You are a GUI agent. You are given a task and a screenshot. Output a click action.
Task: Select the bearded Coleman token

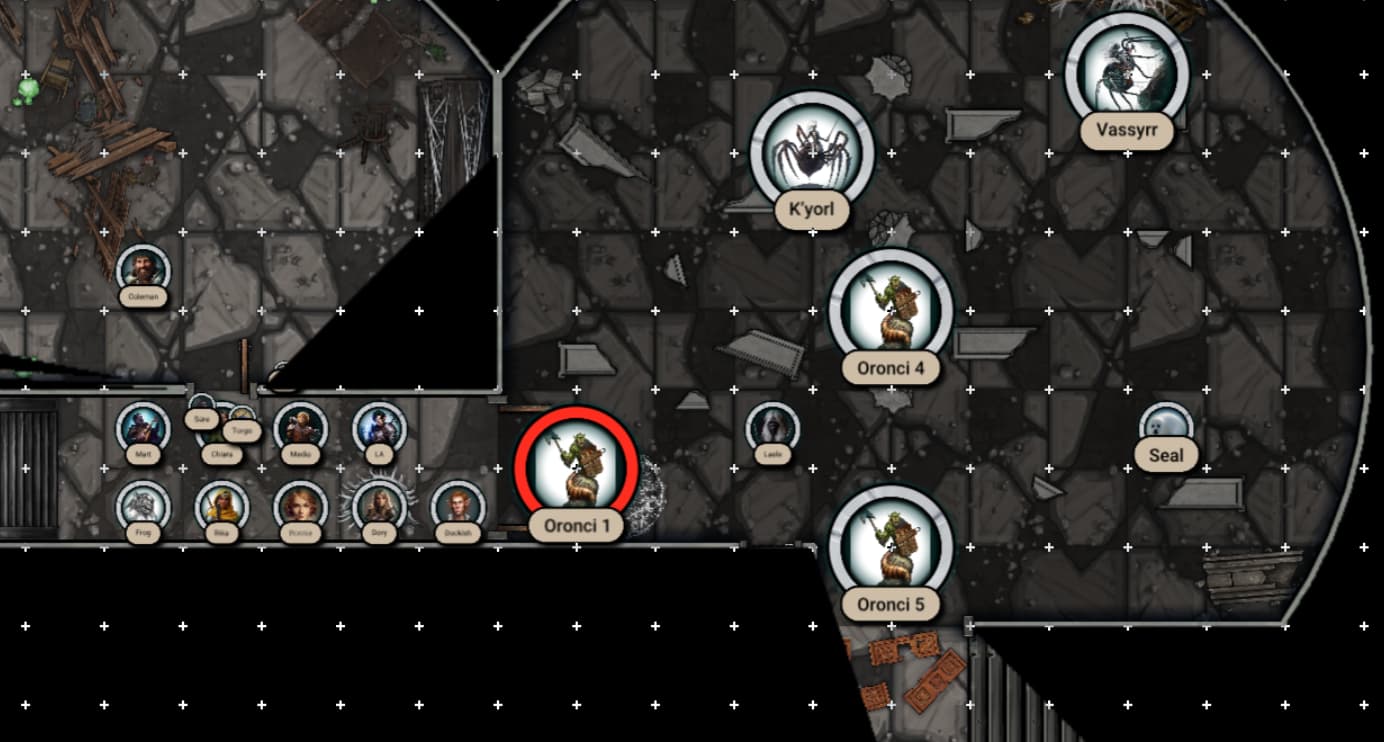coord(143,269)
